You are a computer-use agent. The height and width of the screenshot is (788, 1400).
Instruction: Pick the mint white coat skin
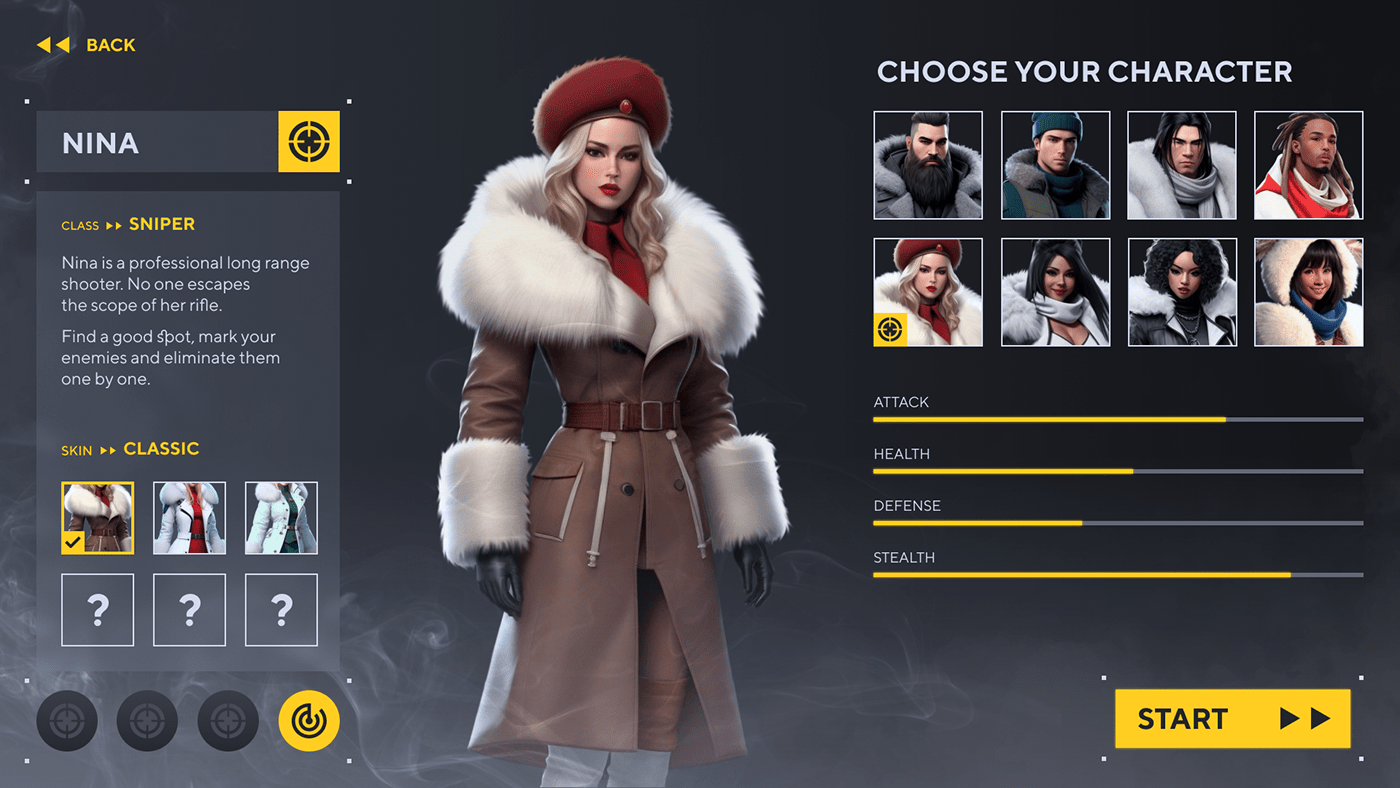point(281,518)
